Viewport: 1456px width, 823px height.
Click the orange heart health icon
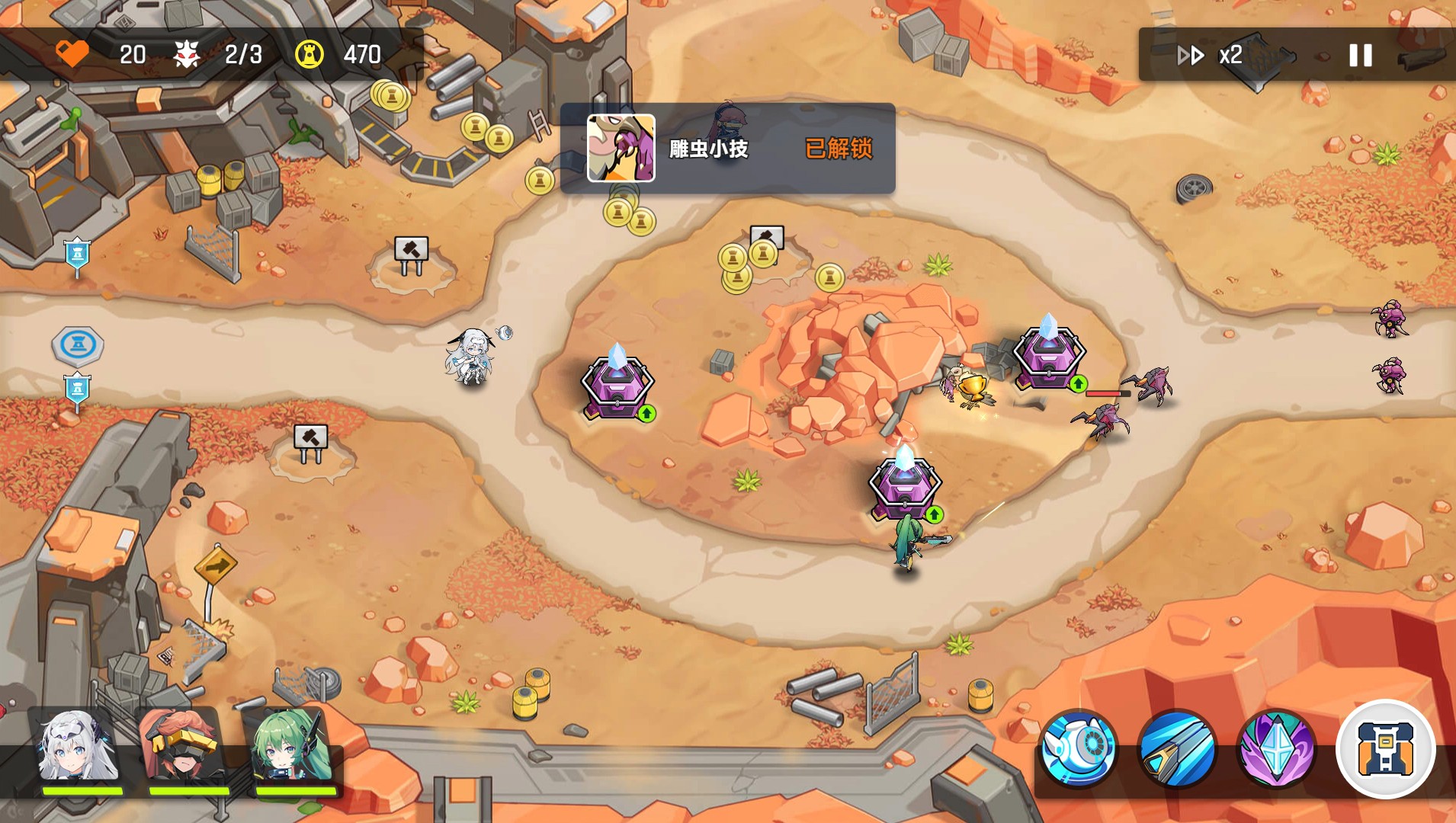coord(72,53)
